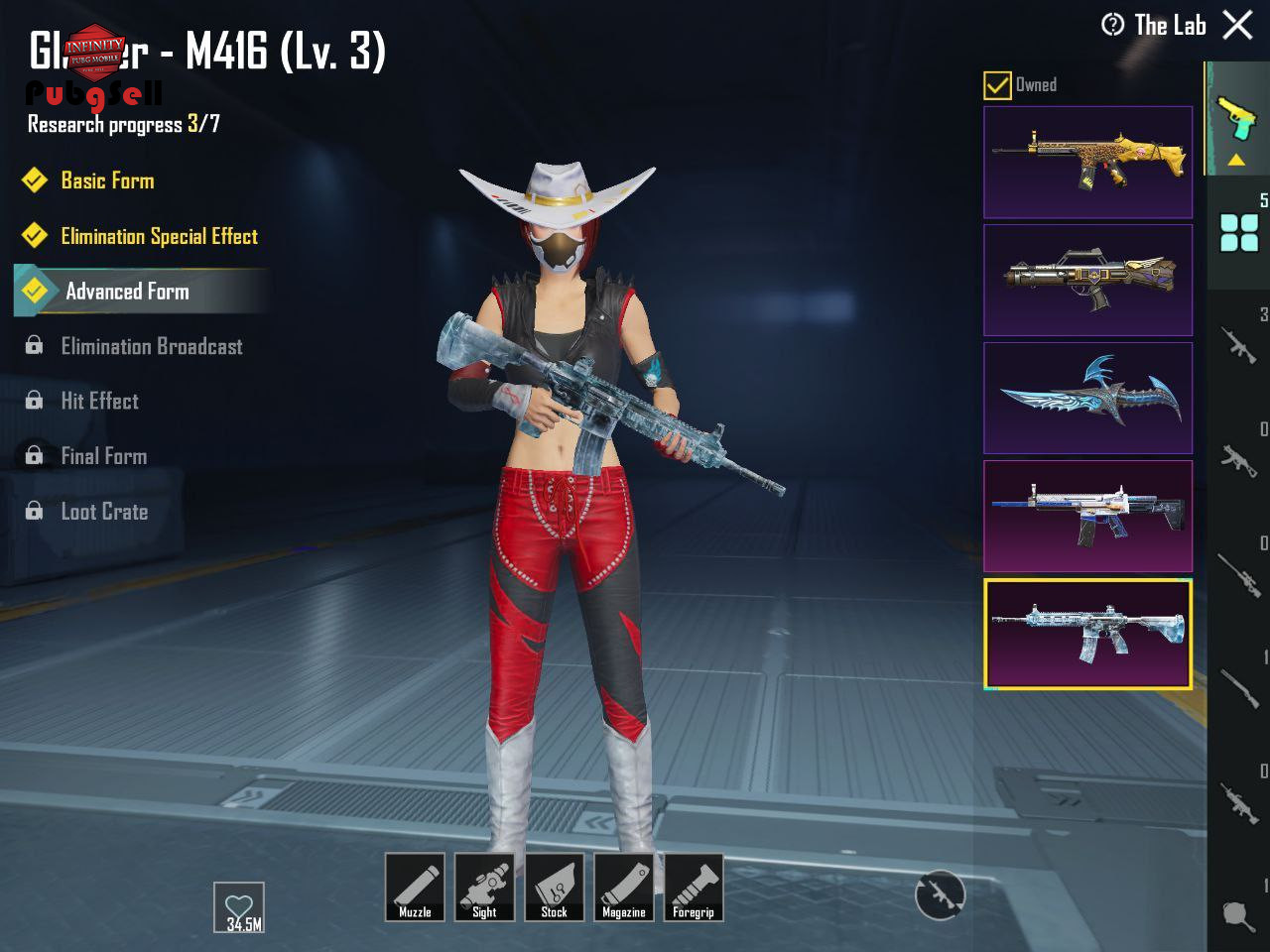Pick the white and blue rifle skin
Viewport: 1270px width, 952px height.
coord(1087,516)
